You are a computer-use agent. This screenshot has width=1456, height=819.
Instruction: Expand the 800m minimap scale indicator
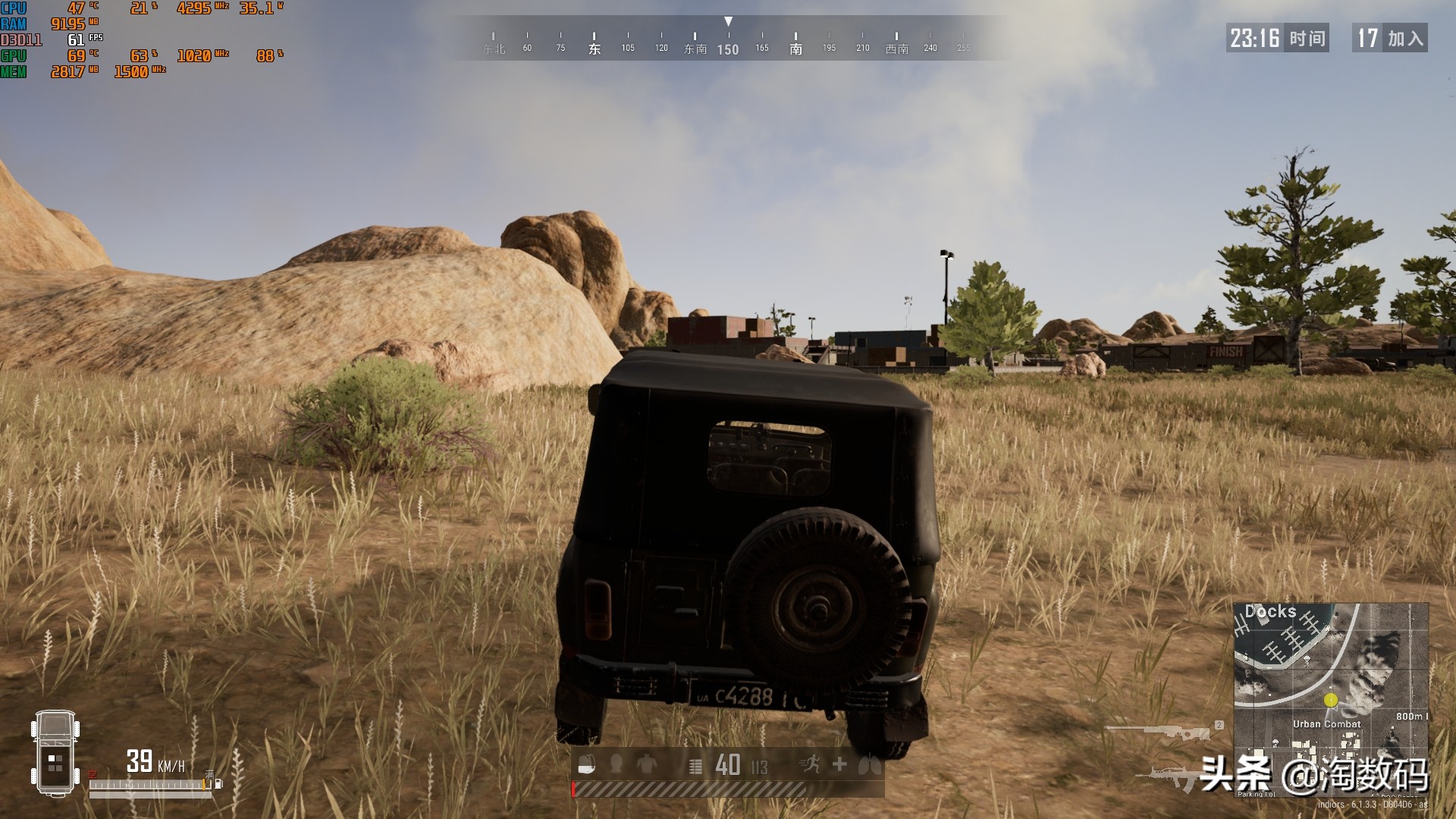click(x=1412, y=716)
